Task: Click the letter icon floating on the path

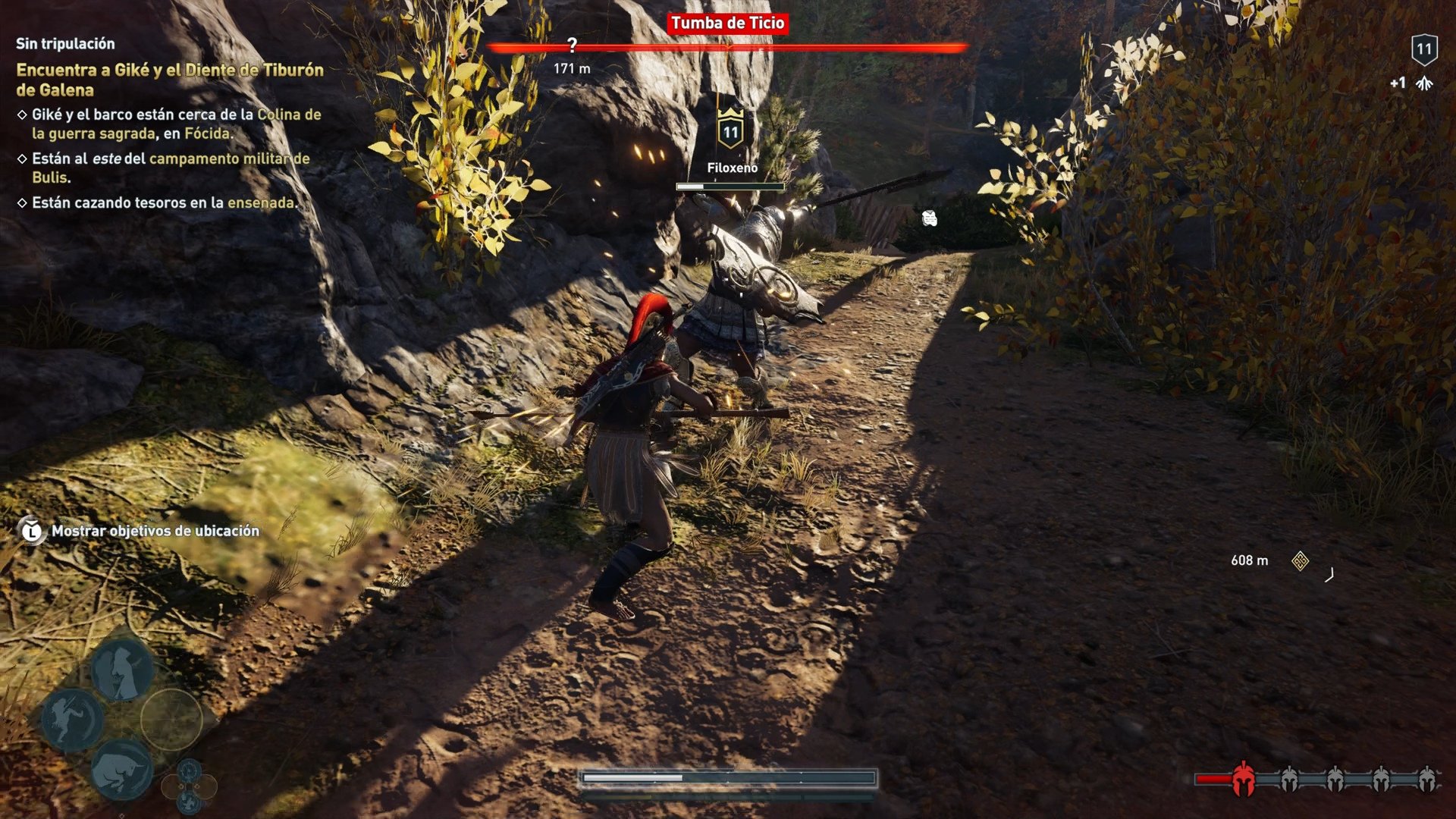Action: pos(929,219)
